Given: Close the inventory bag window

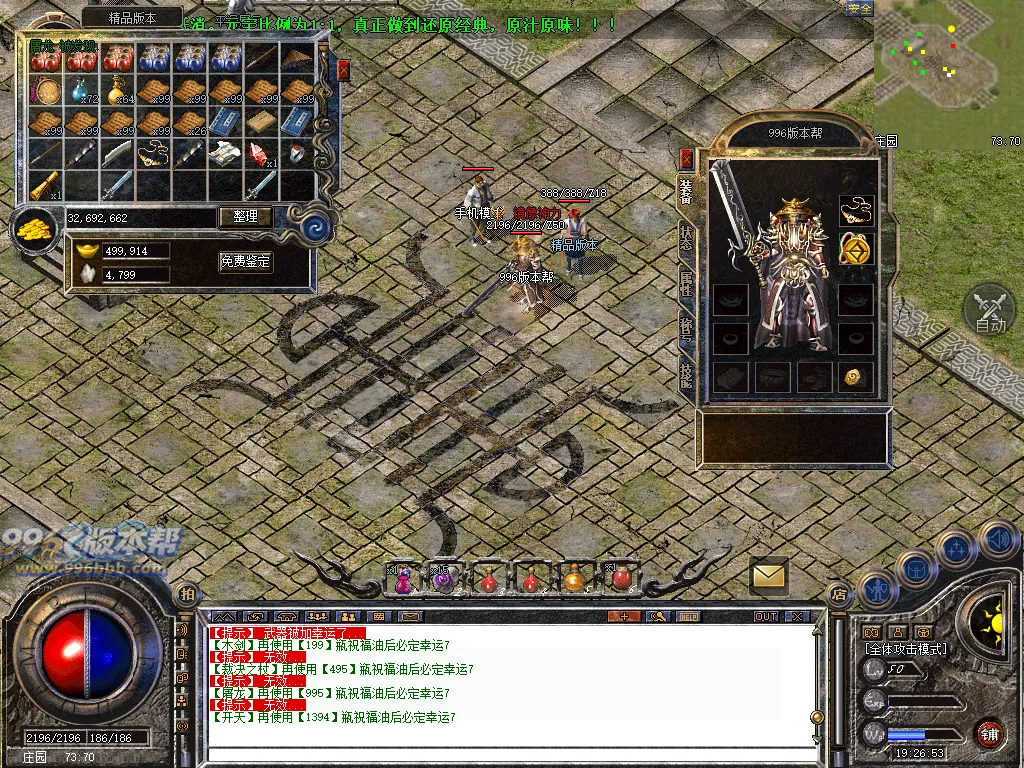Looking at the screenshot, I should (x=343, y=70).
